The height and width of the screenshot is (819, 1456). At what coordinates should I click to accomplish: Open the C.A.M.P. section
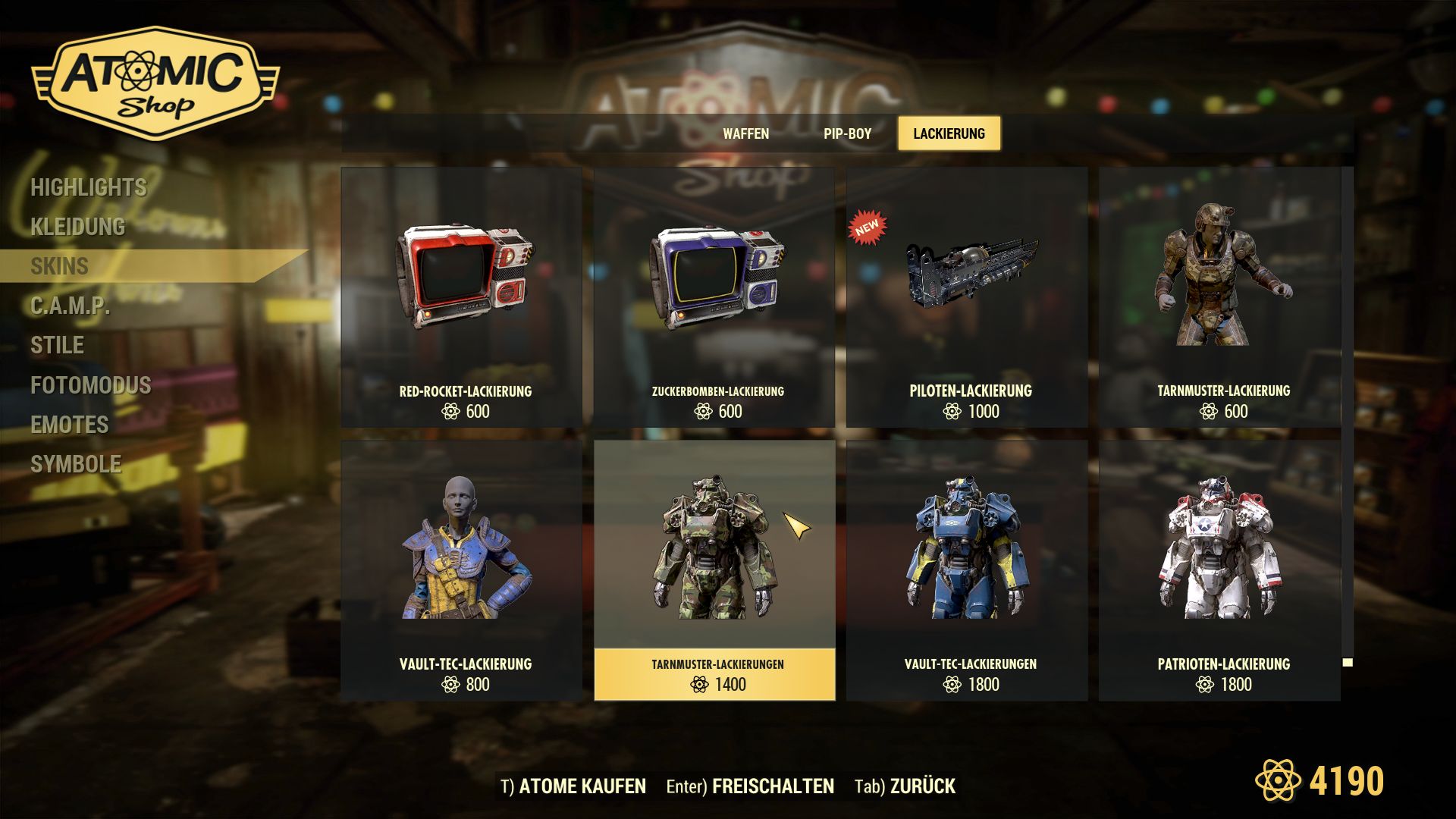point(68,306)
